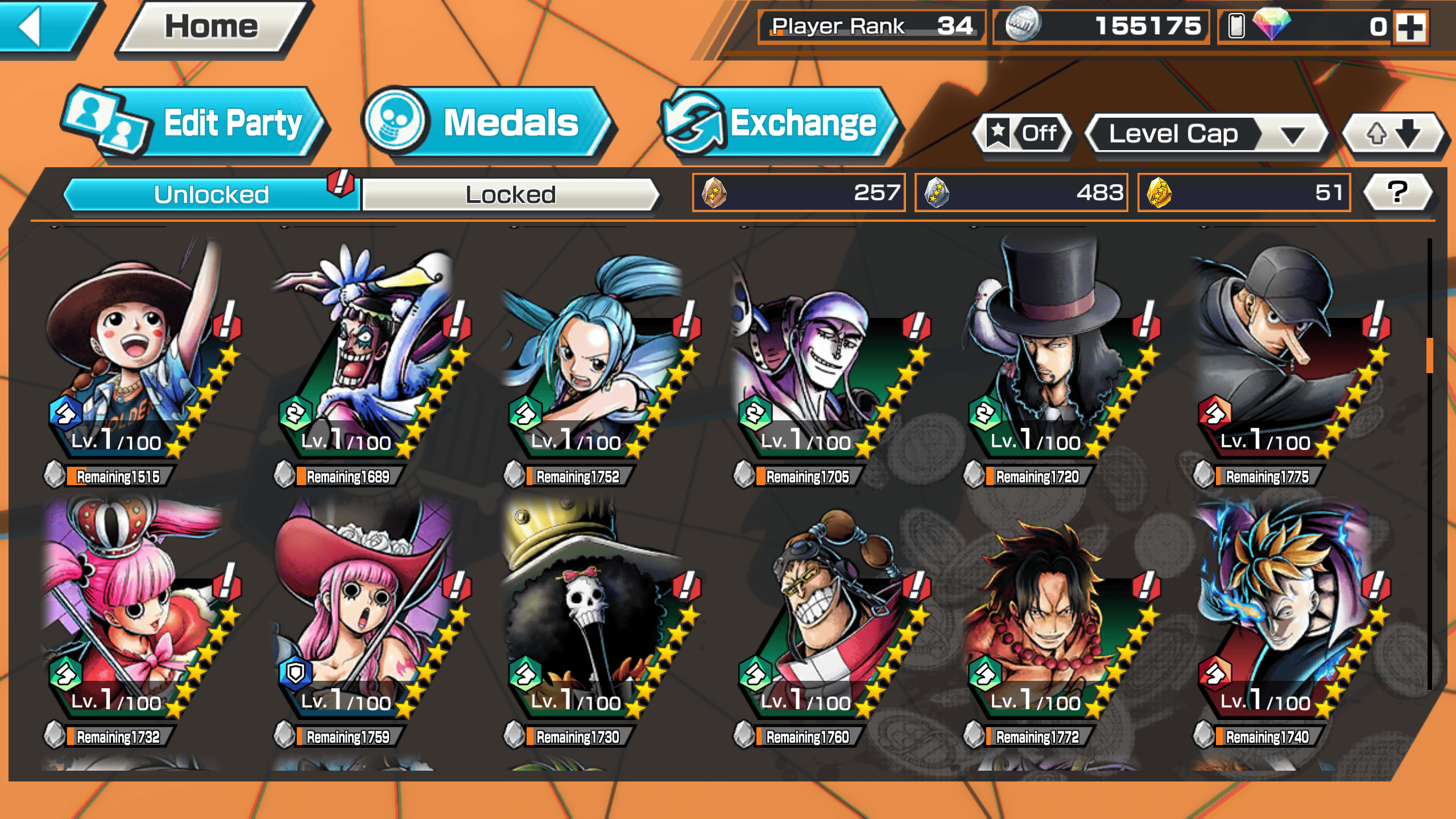Select the character with Remaining 1689
This screenshot has height=819, width=1456.
[x=367, y=358]
